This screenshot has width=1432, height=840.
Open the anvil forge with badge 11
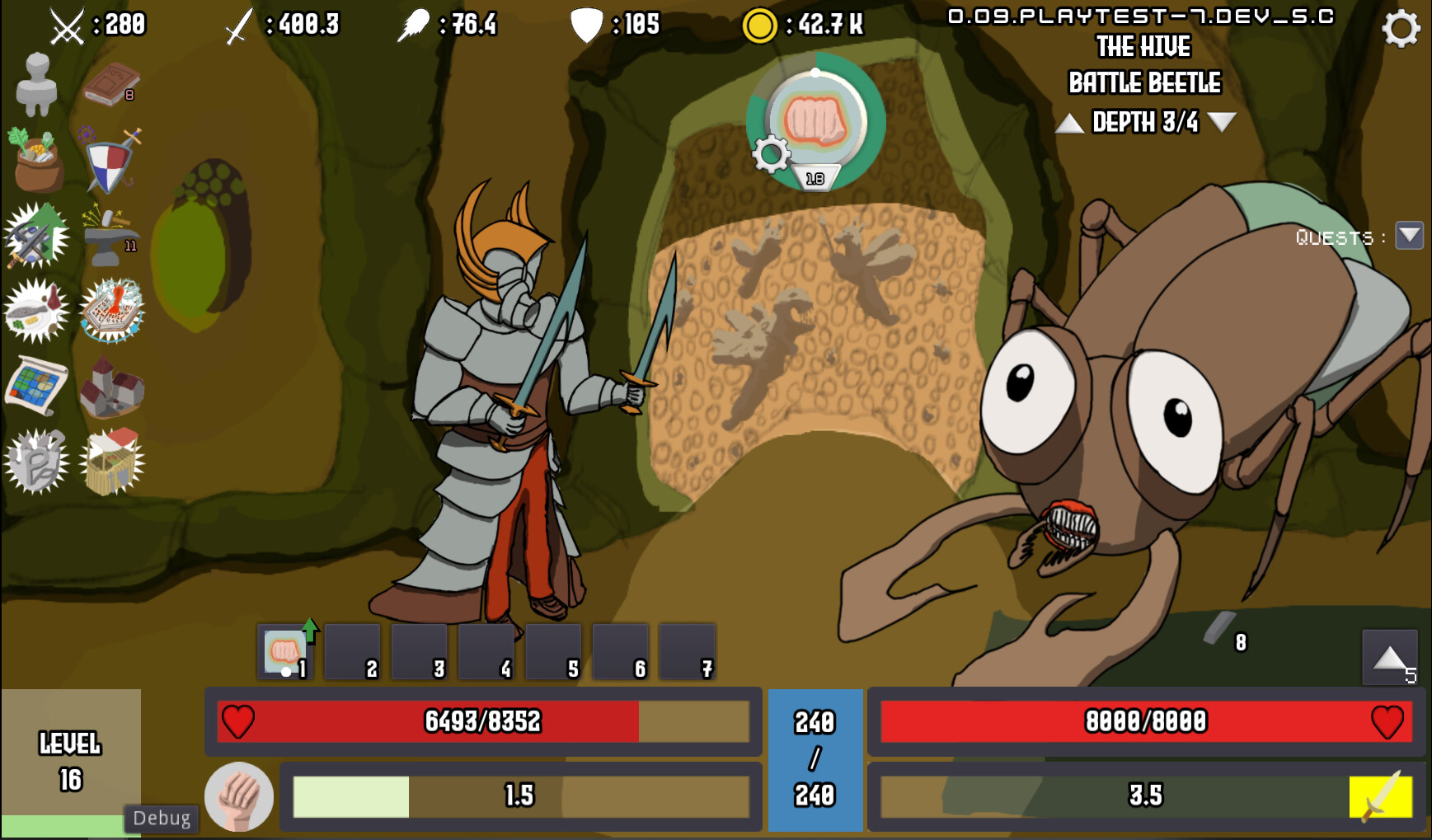point(111,237)
